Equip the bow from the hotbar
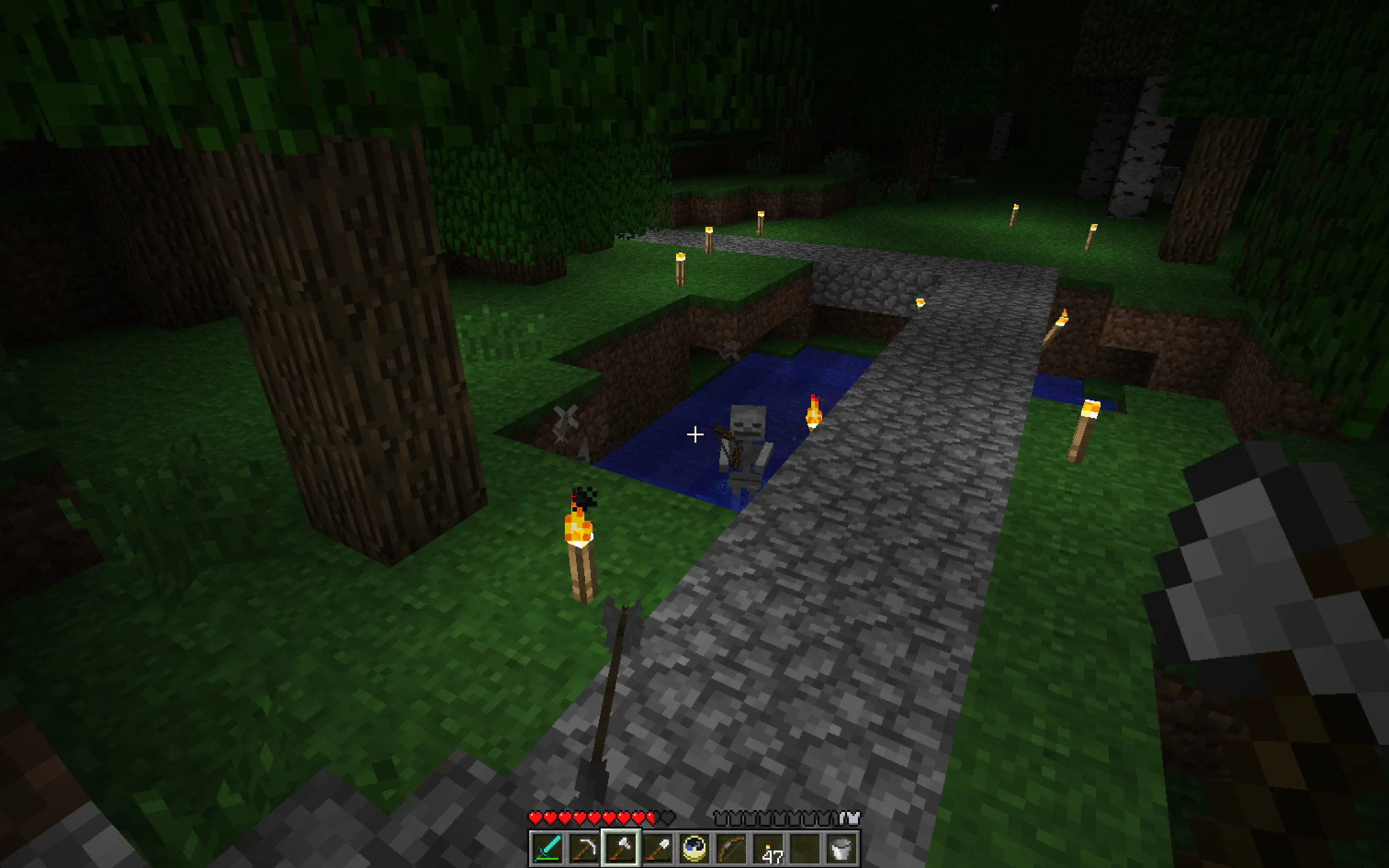Viewport: 1389px width, 868px height. click(731, 848)
